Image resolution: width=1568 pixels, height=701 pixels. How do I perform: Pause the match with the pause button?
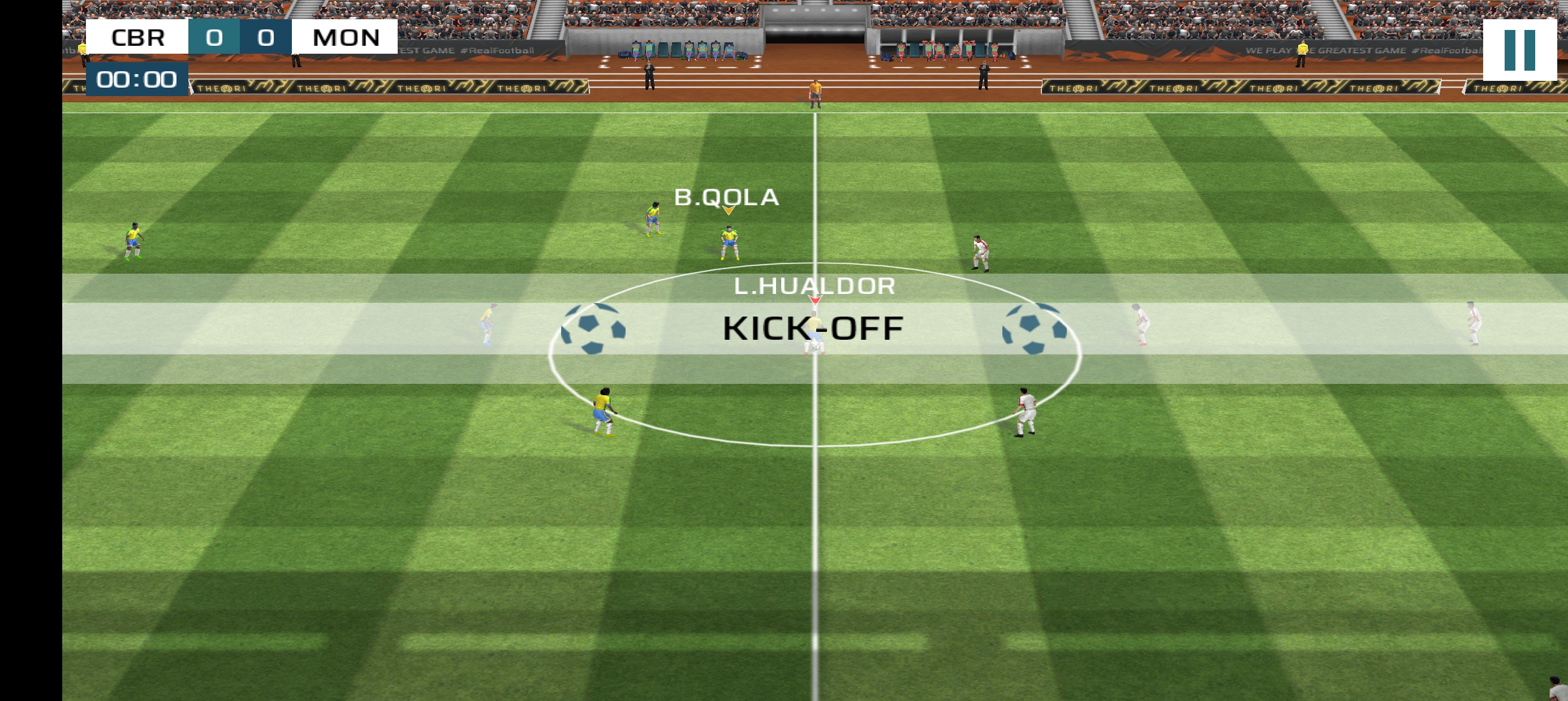(1519, 50)
